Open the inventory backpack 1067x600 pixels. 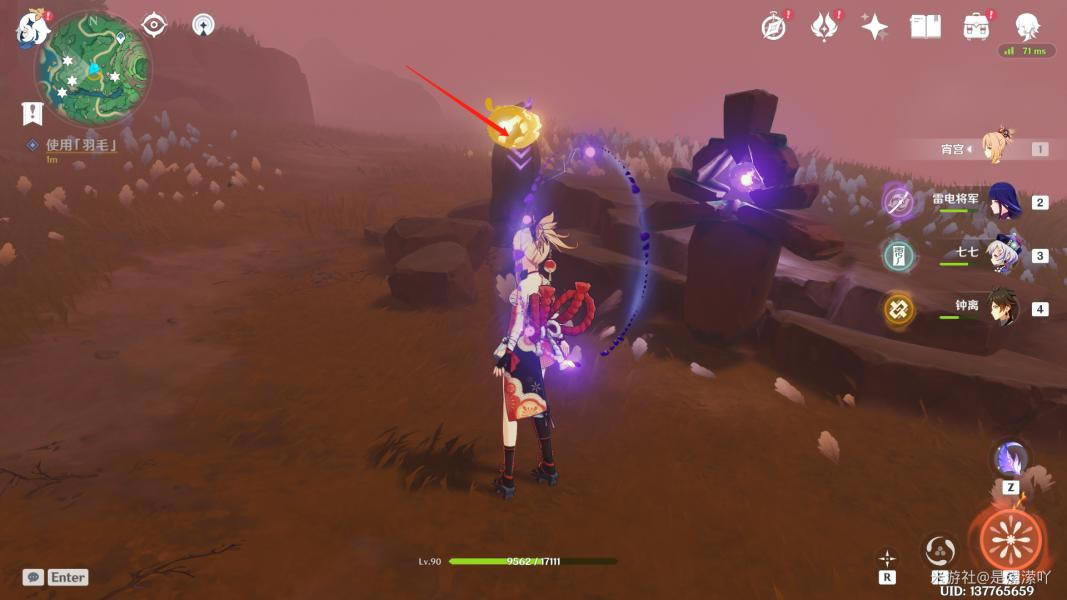click(976, 27)
